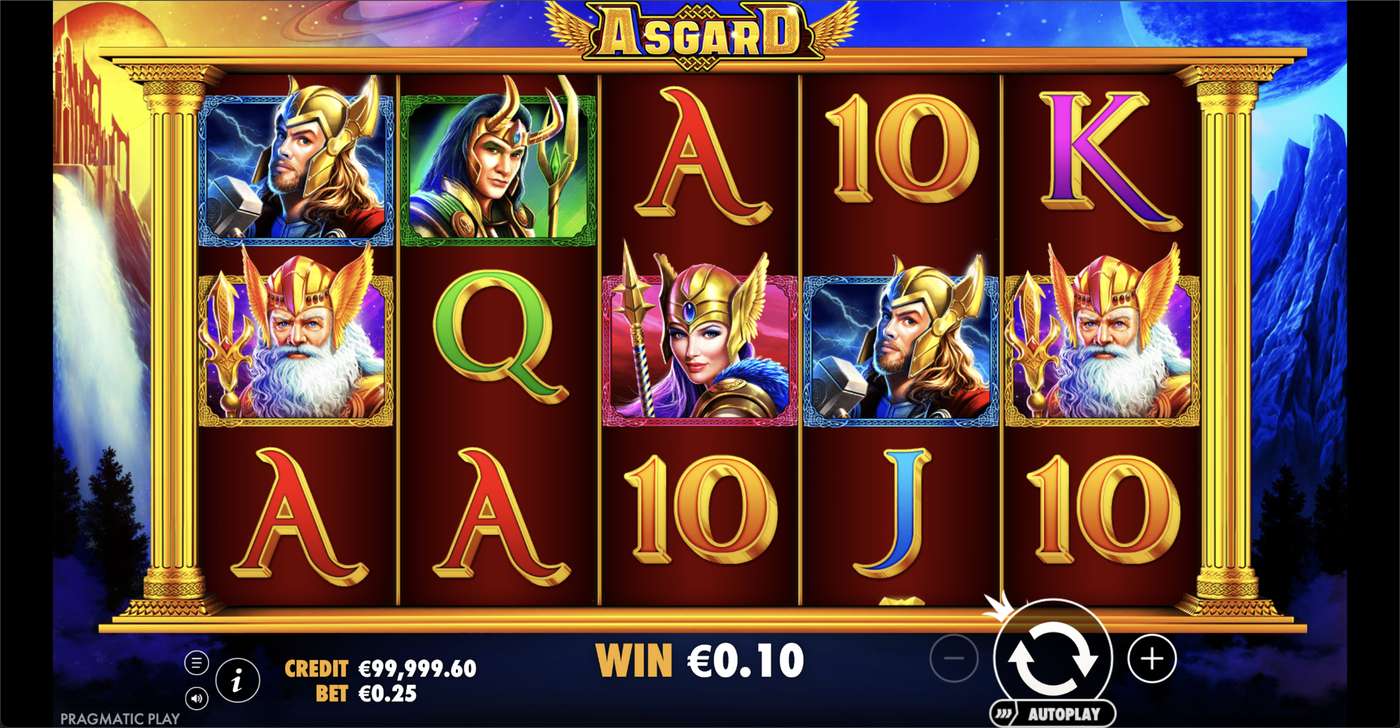Select the minus icon to decrease bet
The width and height of the screenshot is (1400, 728).
click(954, 659)
